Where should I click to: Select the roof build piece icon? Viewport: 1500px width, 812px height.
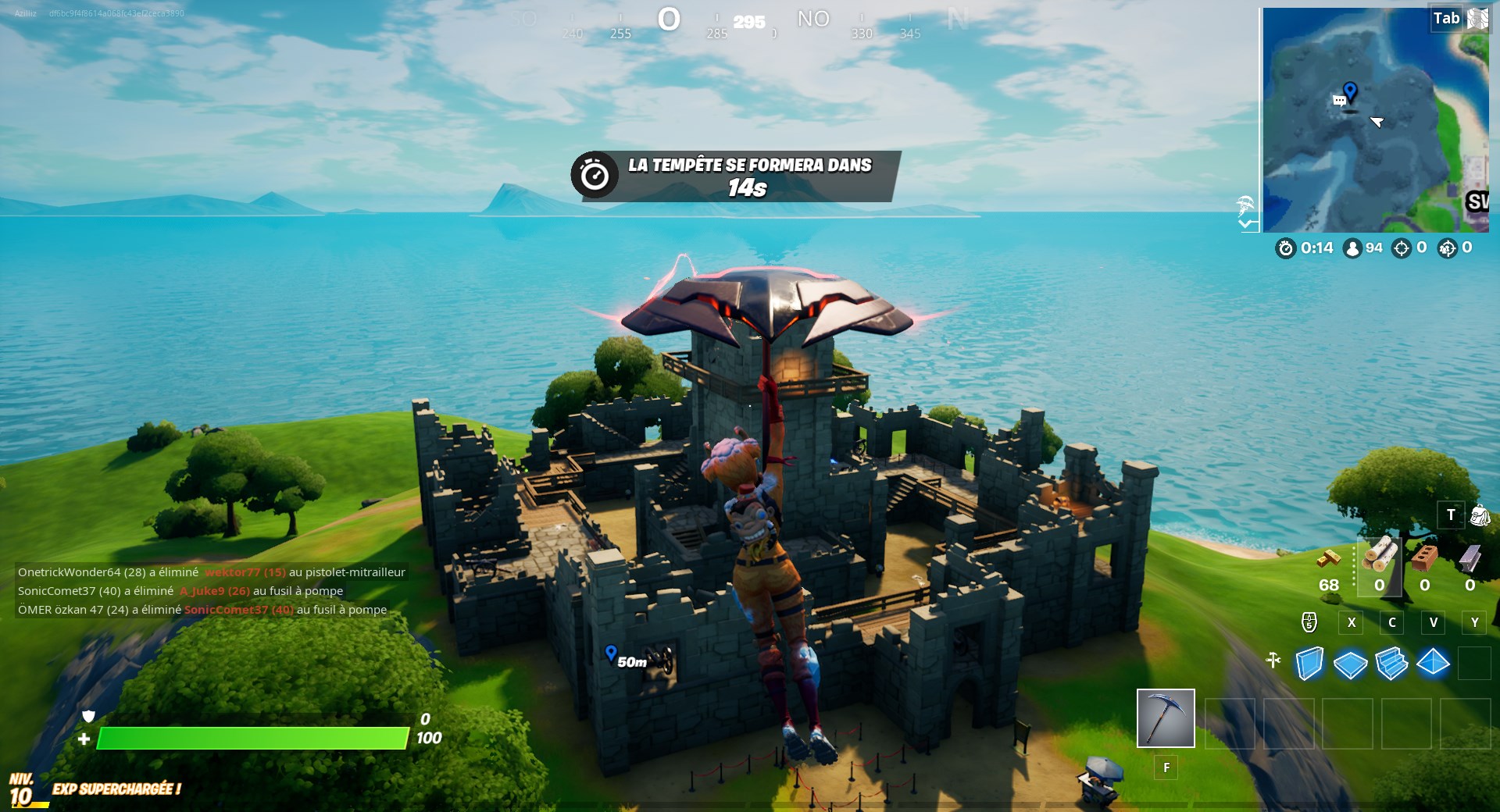click(1433, 663)
